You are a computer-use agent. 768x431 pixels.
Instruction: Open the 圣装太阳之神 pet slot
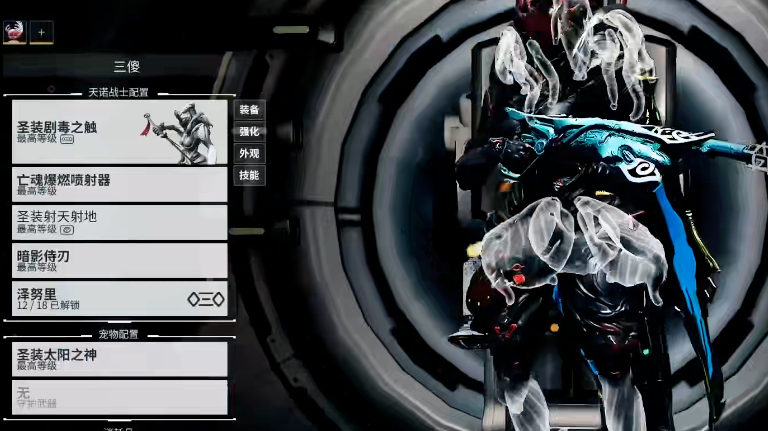tap(119, 359)
